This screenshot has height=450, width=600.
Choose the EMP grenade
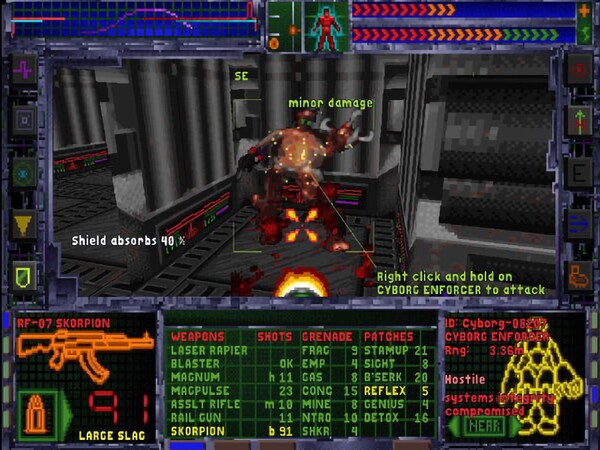pyautogui.click(x=314, y=363)
